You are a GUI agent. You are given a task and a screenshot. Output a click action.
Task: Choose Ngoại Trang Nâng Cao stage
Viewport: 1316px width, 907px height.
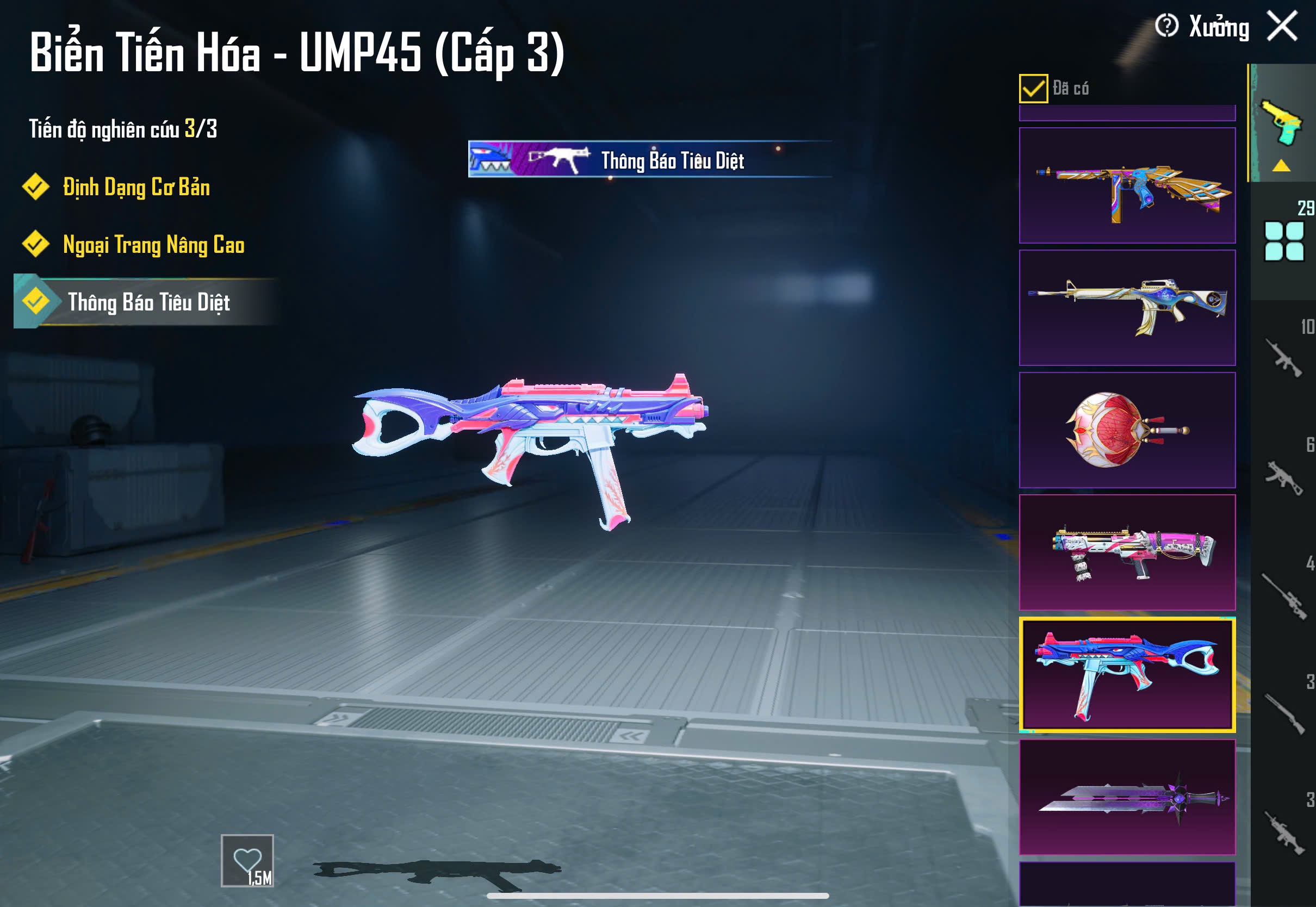tap(153, 245)
